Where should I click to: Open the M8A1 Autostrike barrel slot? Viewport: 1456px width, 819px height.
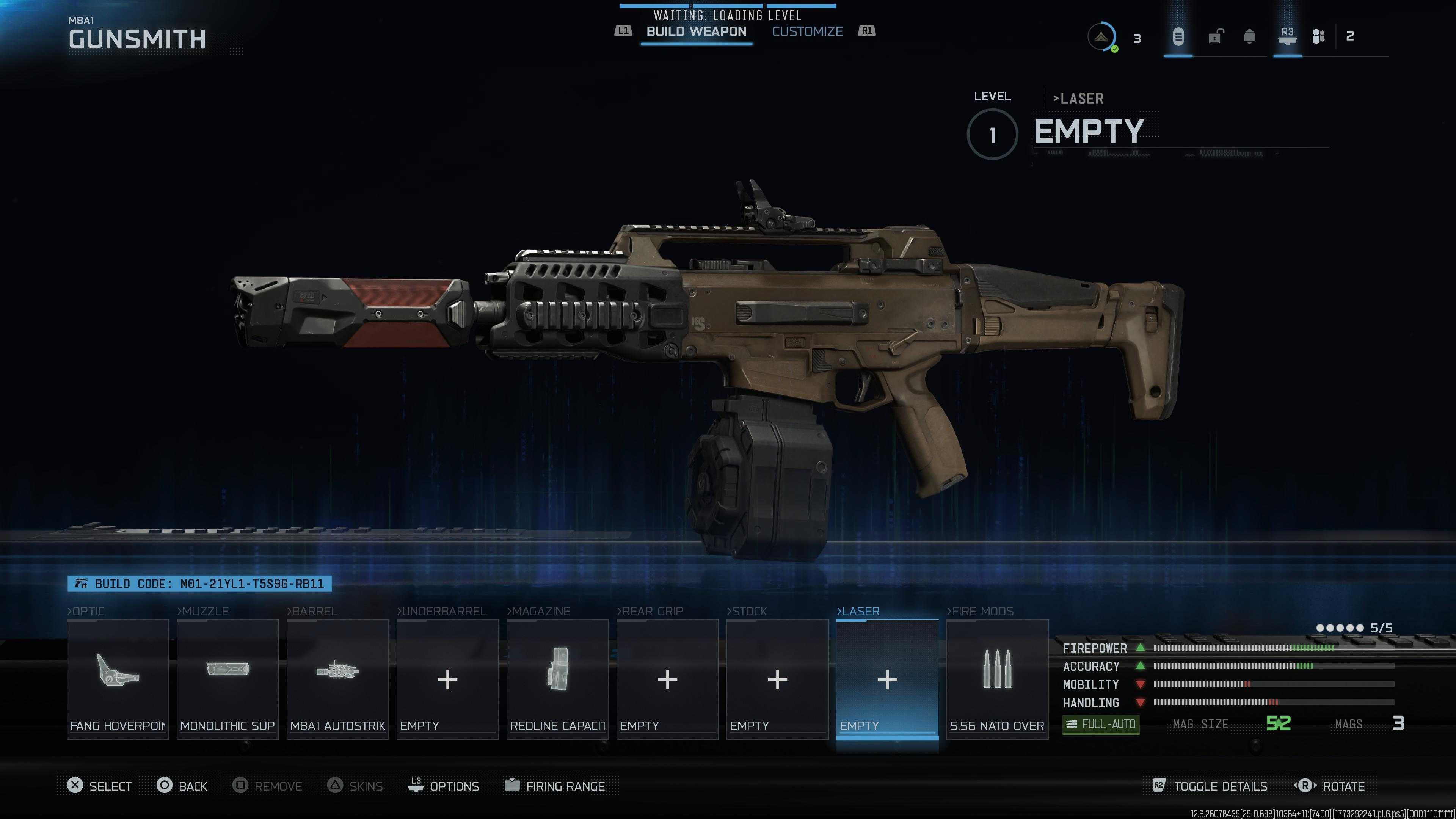(x=337, y=679)
